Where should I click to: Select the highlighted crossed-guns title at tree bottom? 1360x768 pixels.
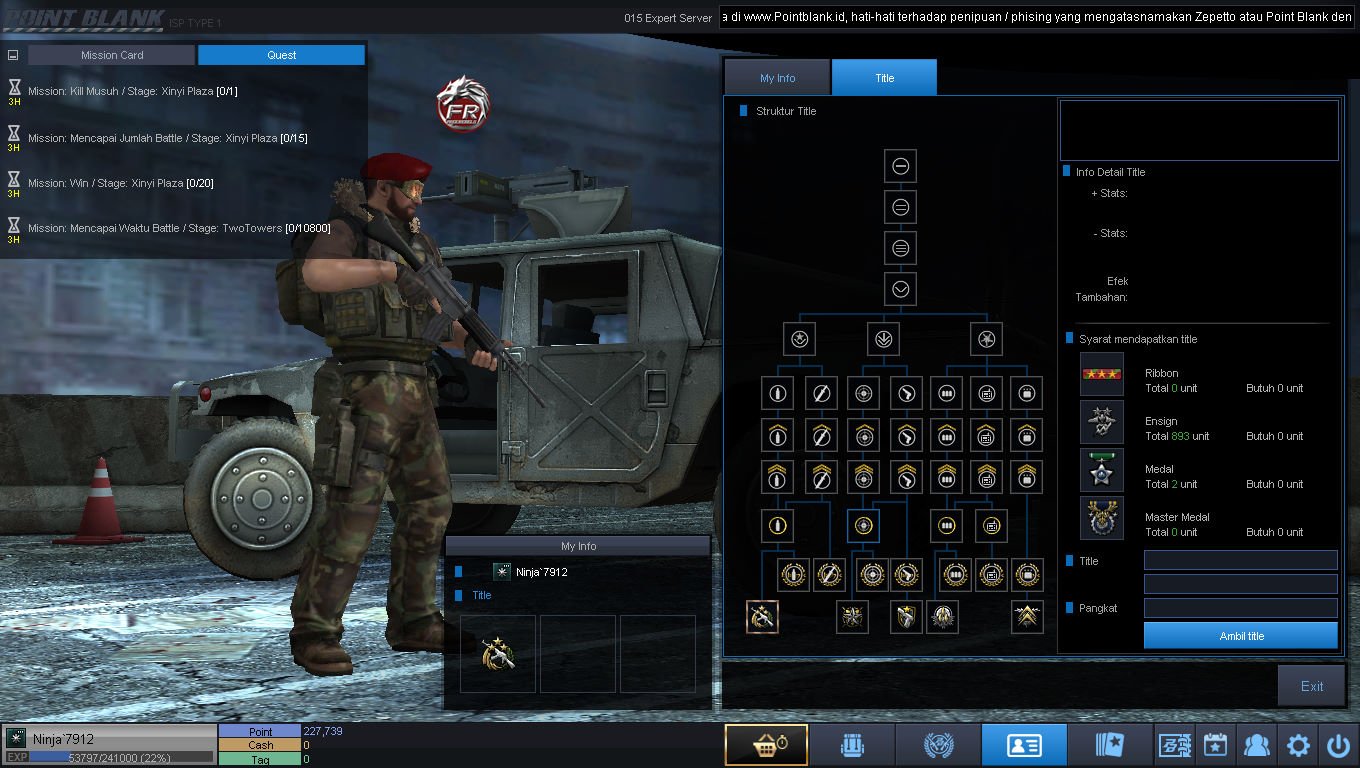coord(762,617)
